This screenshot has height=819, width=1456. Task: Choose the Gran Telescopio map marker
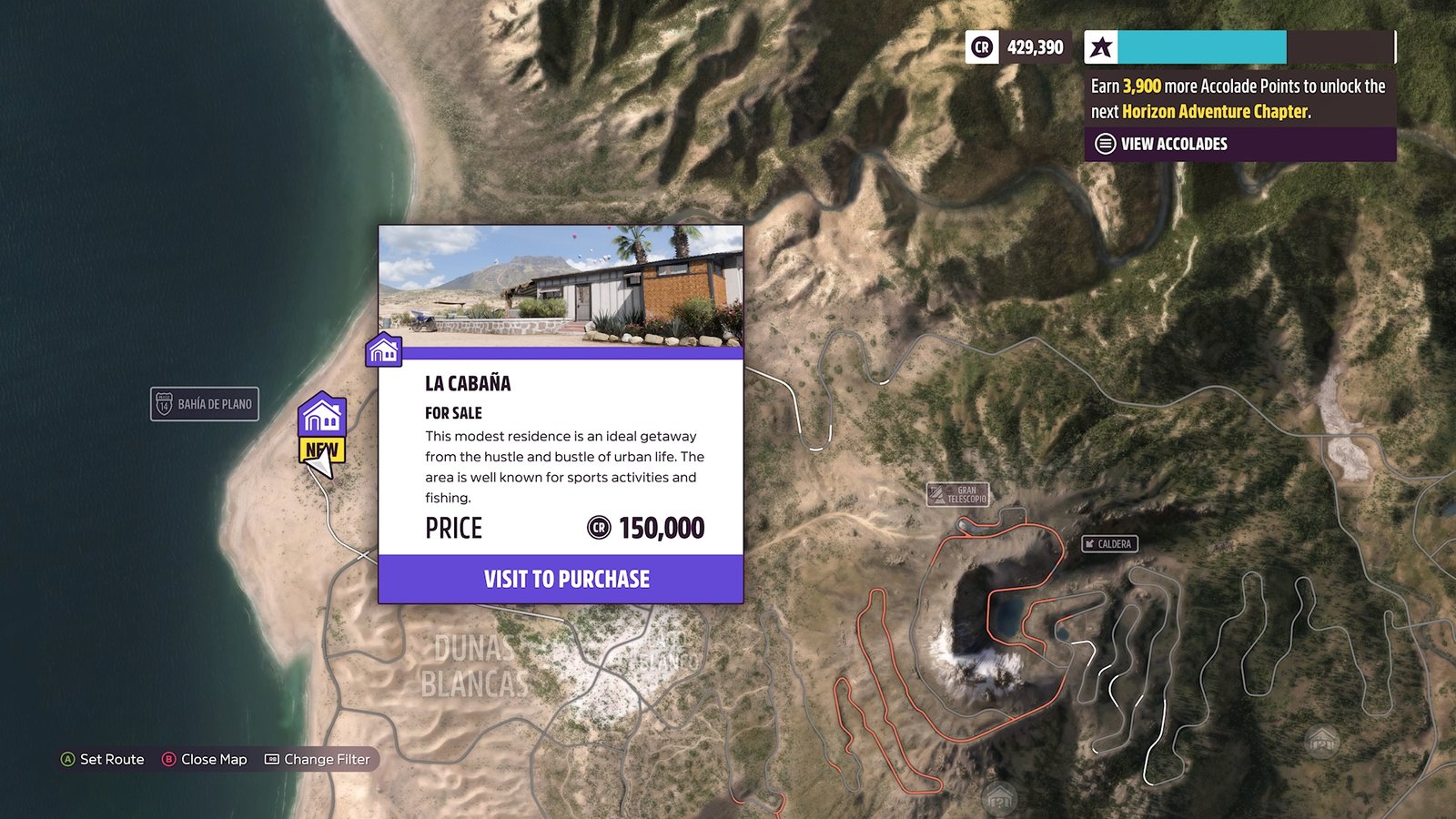pos(958,494)
